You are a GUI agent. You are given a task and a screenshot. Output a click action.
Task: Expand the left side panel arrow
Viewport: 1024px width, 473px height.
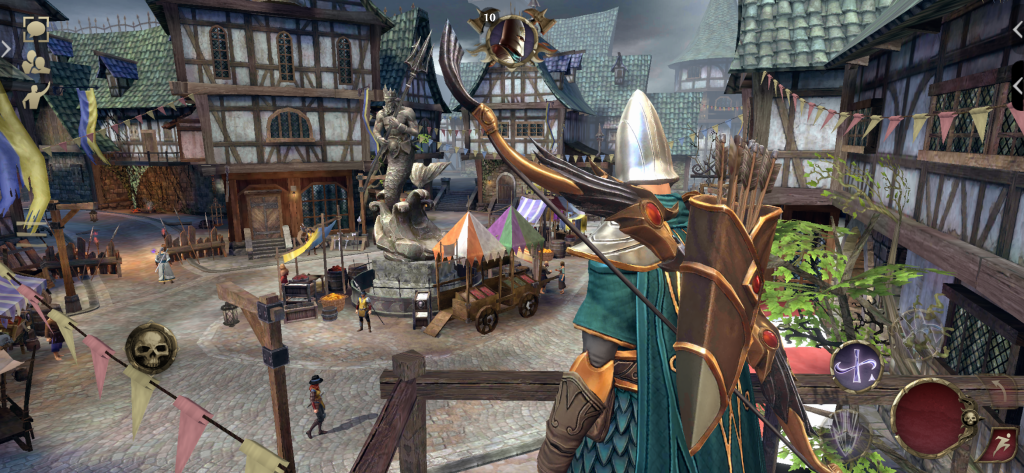[x=7, y=47]
